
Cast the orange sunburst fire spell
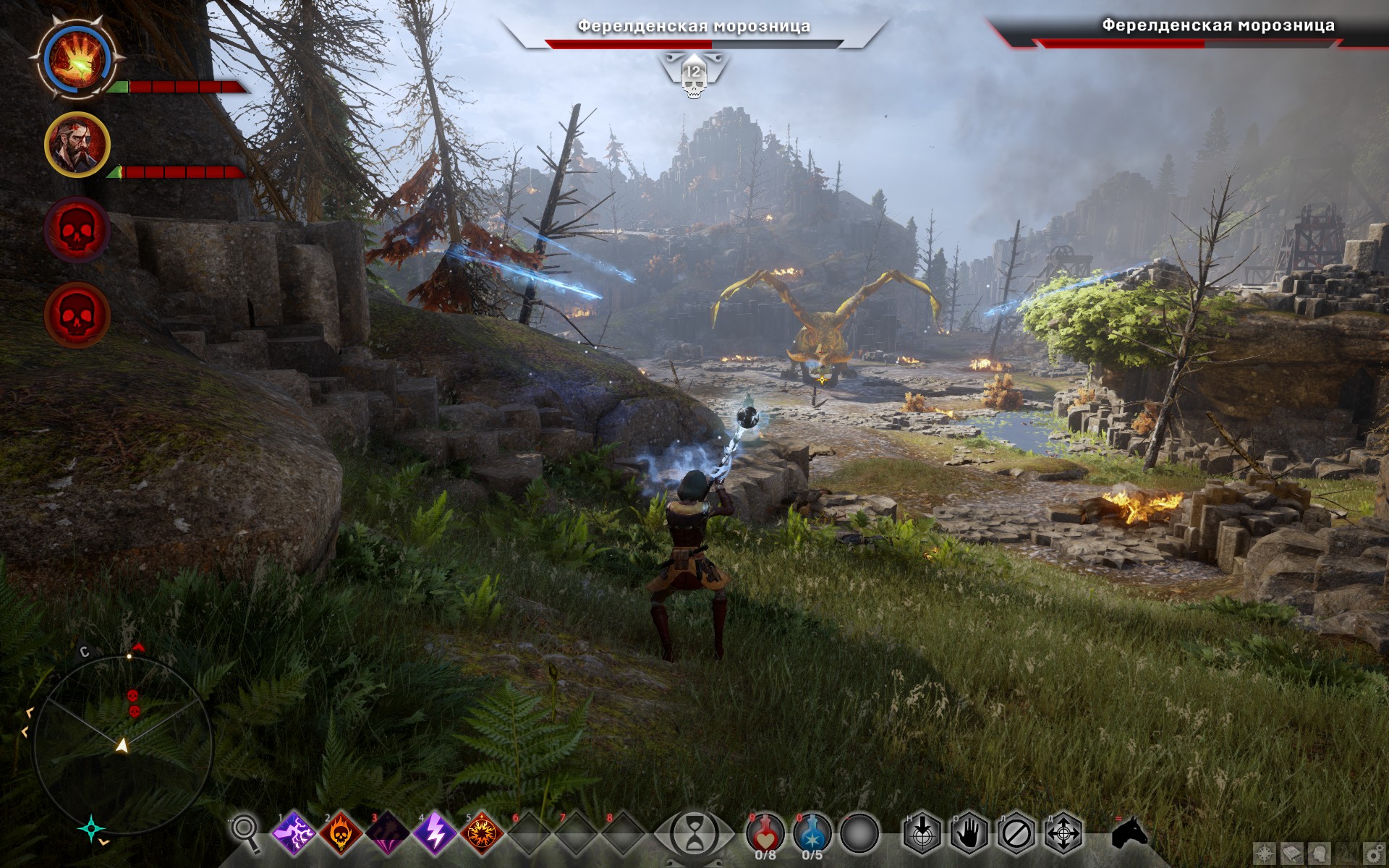[482, 833]
